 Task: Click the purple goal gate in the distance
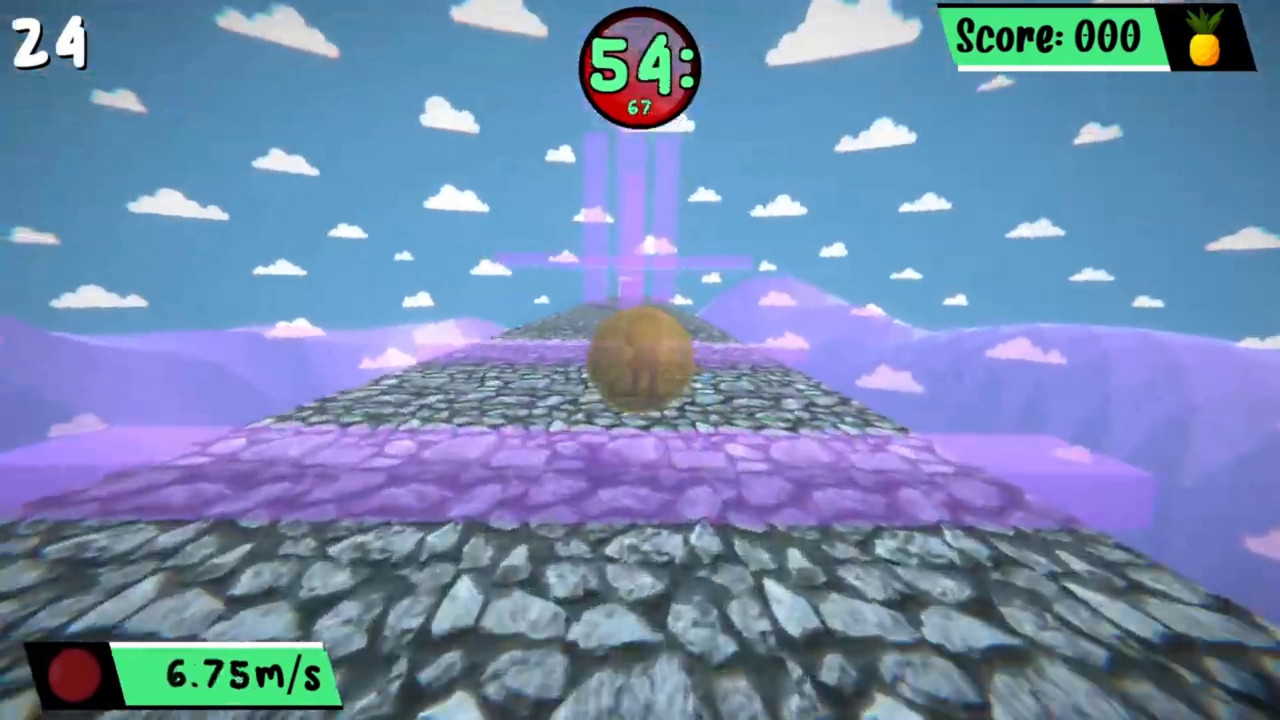[628, 260]
